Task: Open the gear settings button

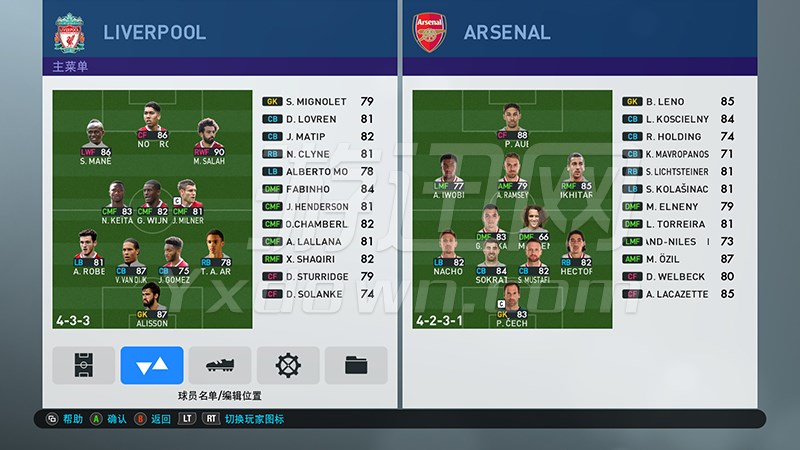Action: tap(288, 366)
